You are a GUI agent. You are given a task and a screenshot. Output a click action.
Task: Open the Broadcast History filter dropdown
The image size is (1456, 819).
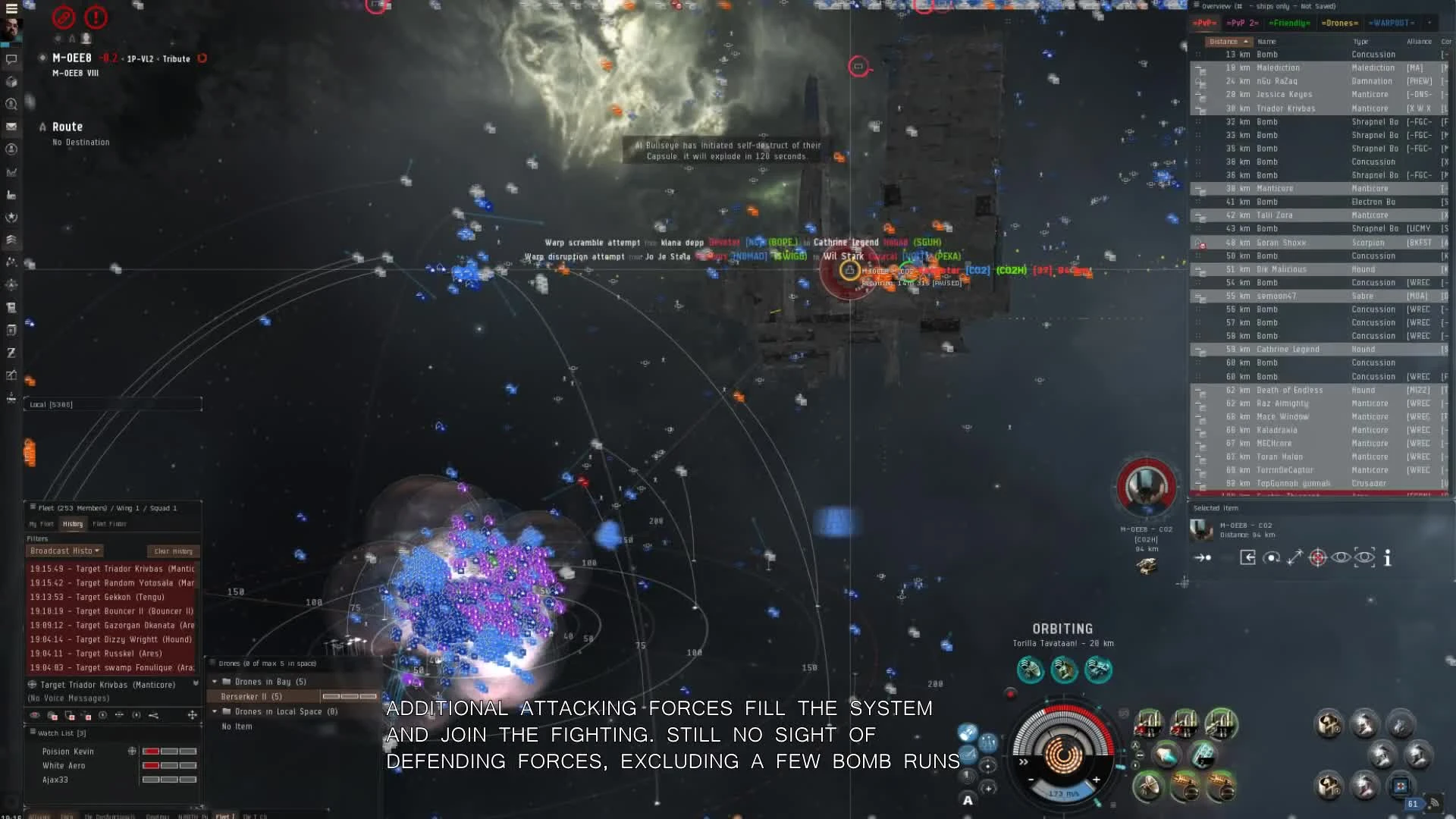(64, 551)
